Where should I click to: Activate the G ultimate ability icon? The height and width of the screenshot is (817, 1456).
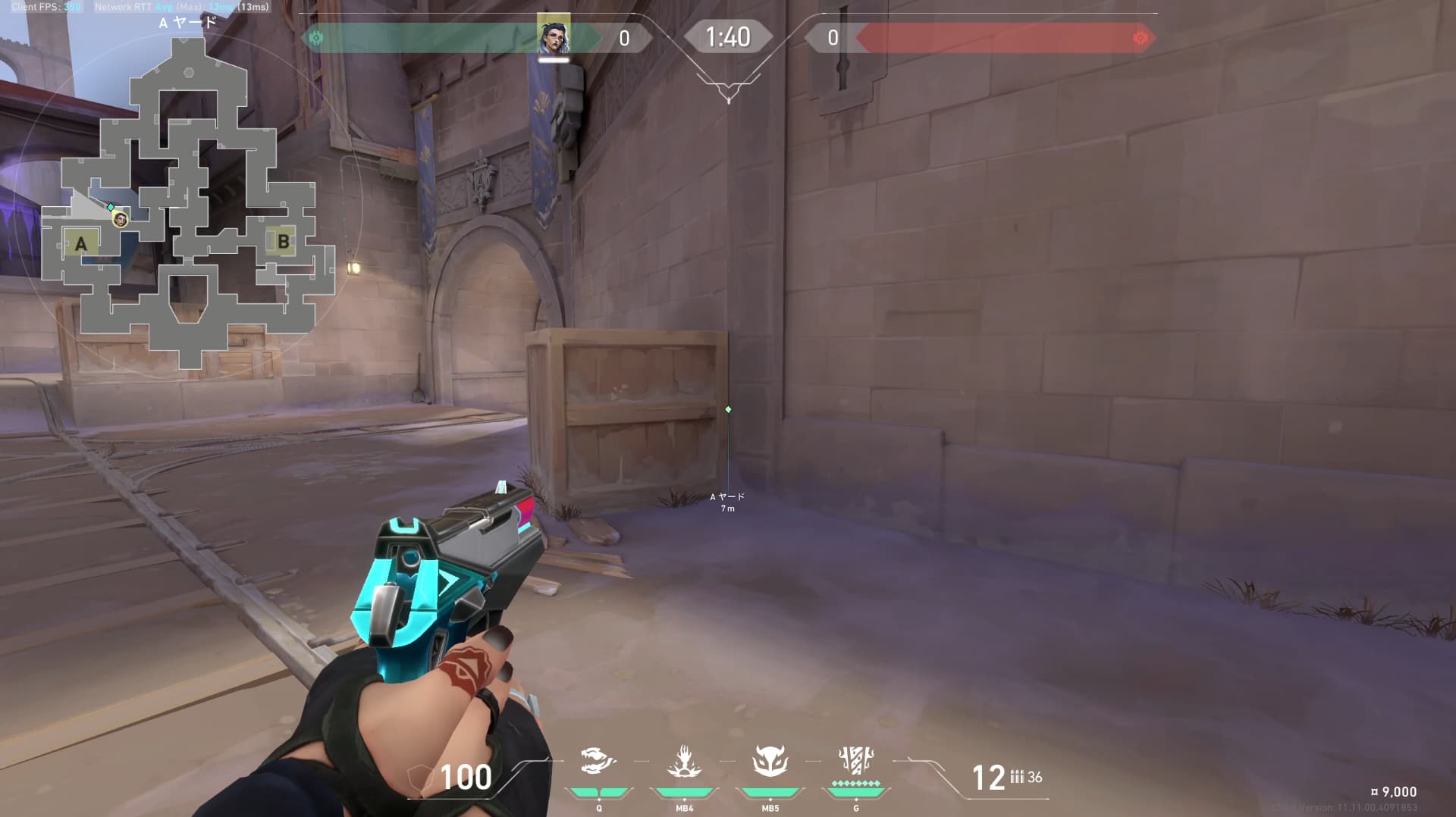point(855,759)
